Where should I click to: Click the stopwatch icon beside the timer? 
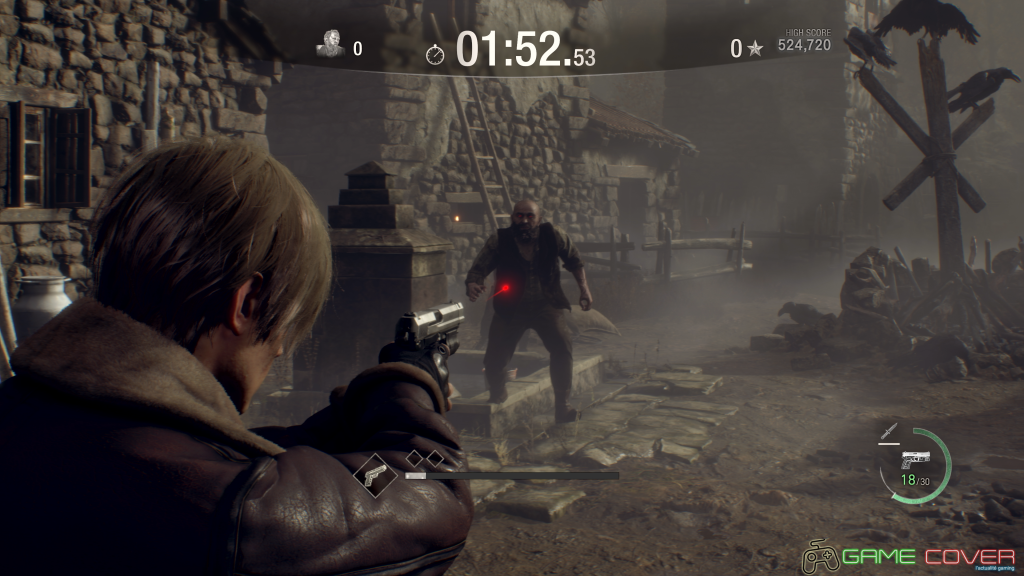pyautogui.click(x=436, y=52)
